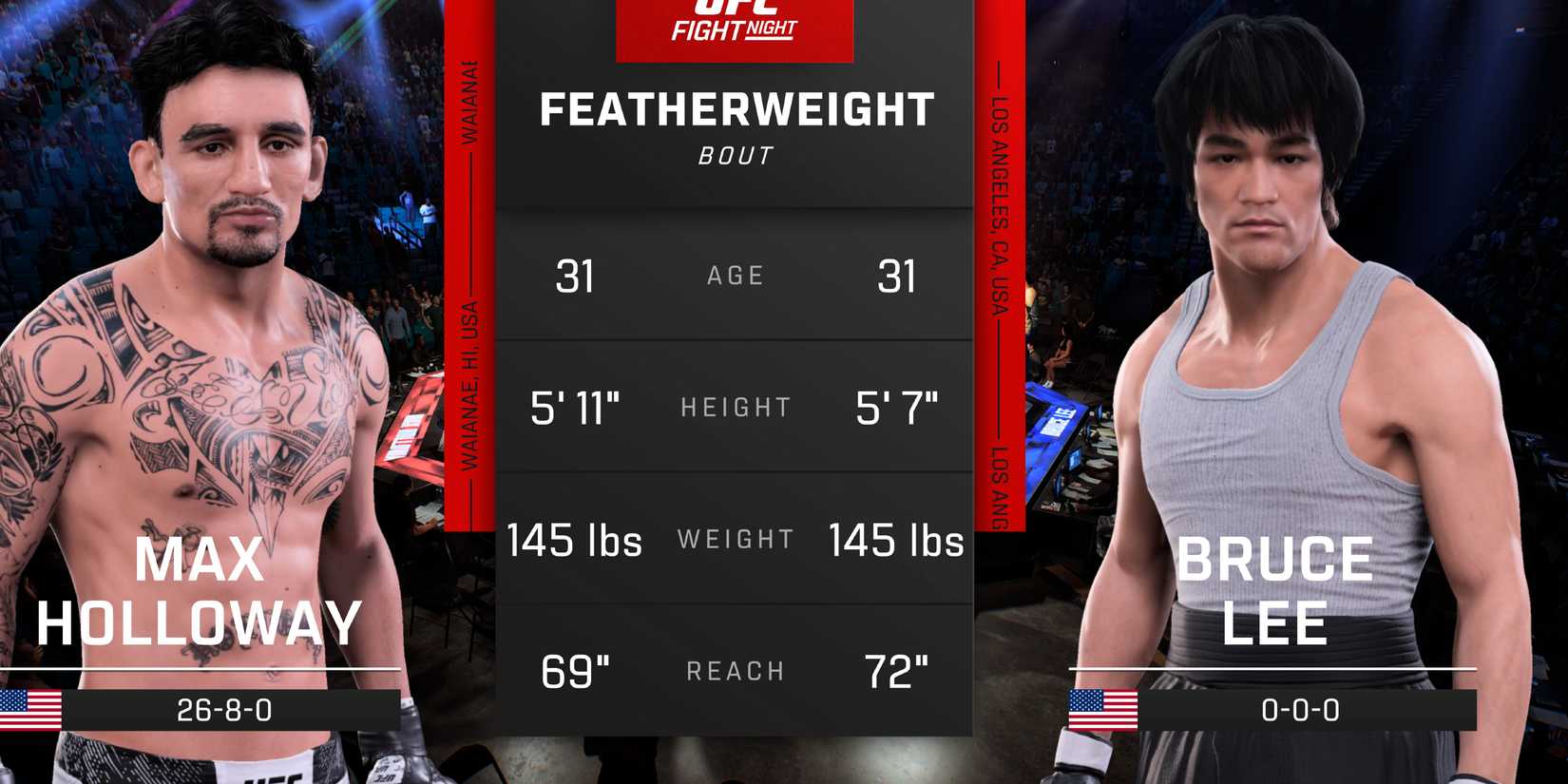Expand the WEIGHT stat row
The width and height of the screenshot is (1568, 784).
click(x=735, y=539)
